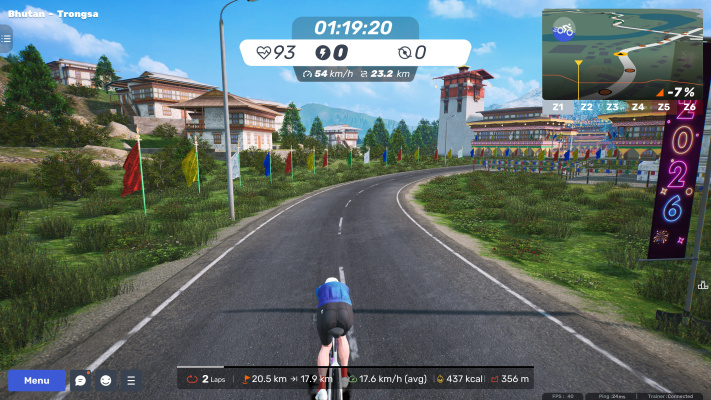Activate power zone Z5
The height and width of the screenshot is (400, 711).
pyautogui.click(x=663, y=106)
